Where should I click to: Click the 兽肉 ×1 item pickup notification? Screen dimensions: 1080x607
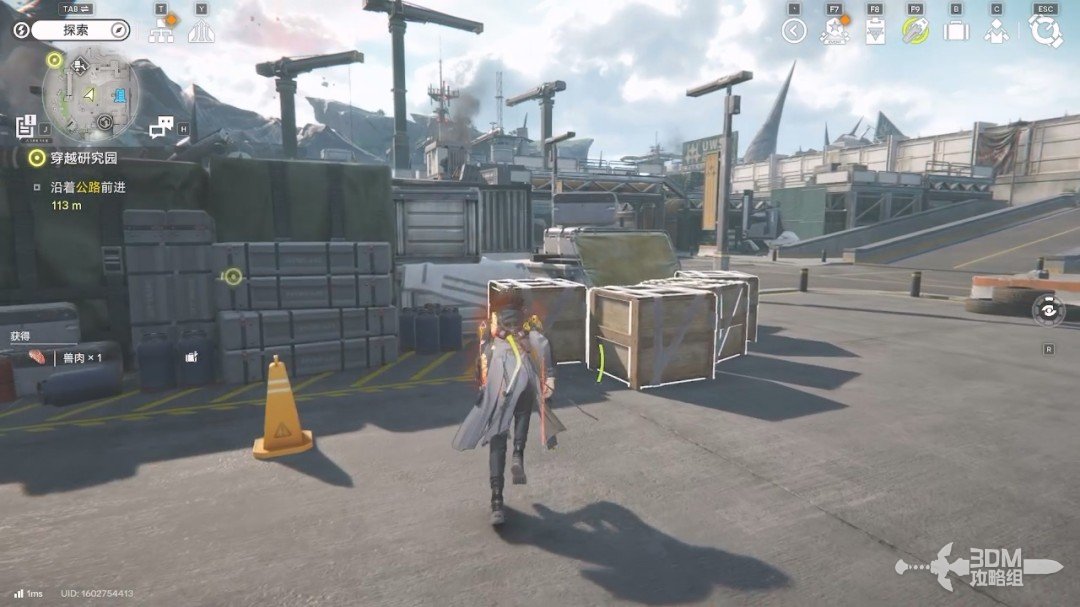68,357
